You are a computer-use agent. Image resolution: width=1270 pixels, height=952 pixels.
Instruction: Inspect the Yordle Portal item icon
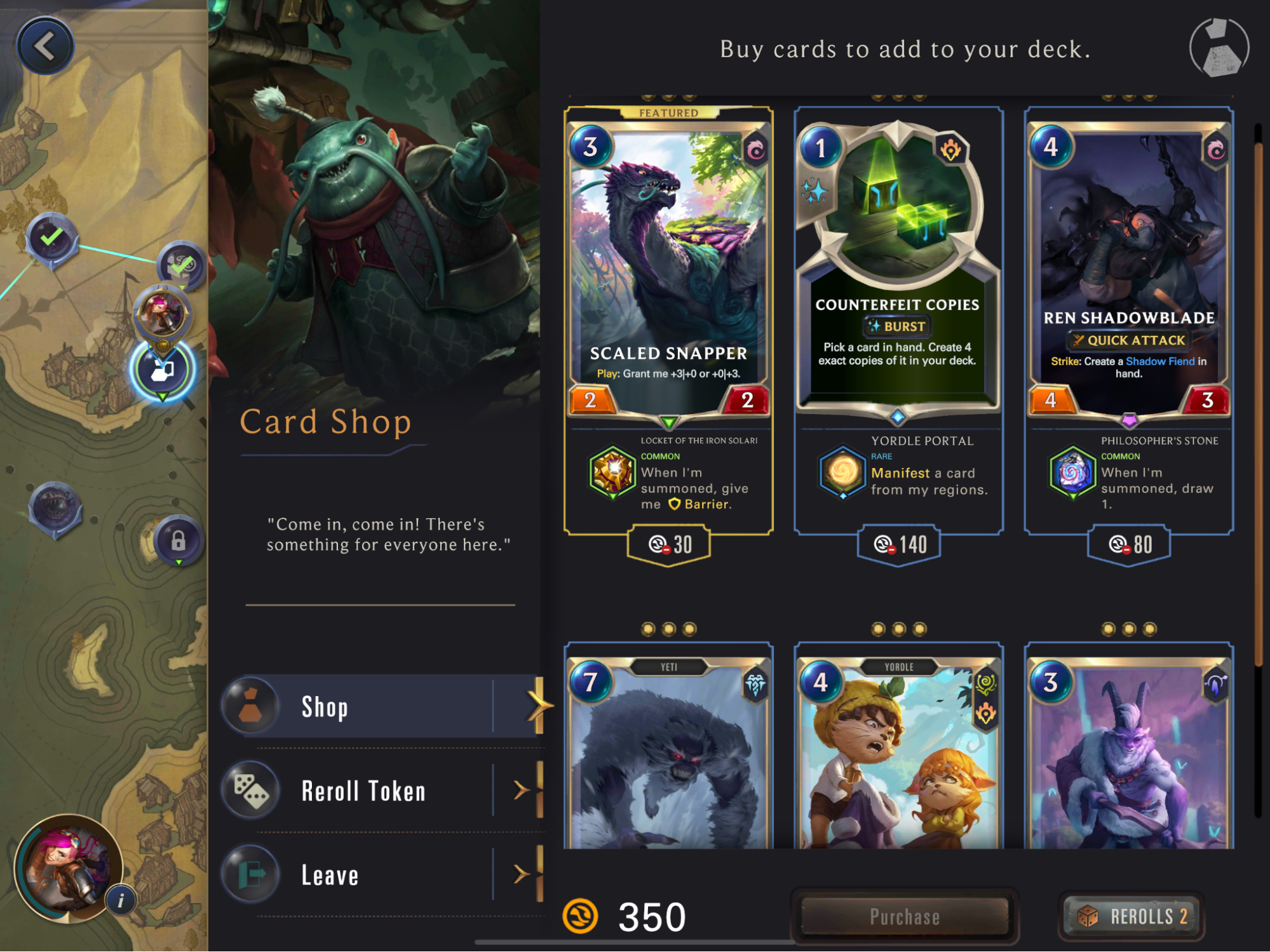(x=842, y=472)
